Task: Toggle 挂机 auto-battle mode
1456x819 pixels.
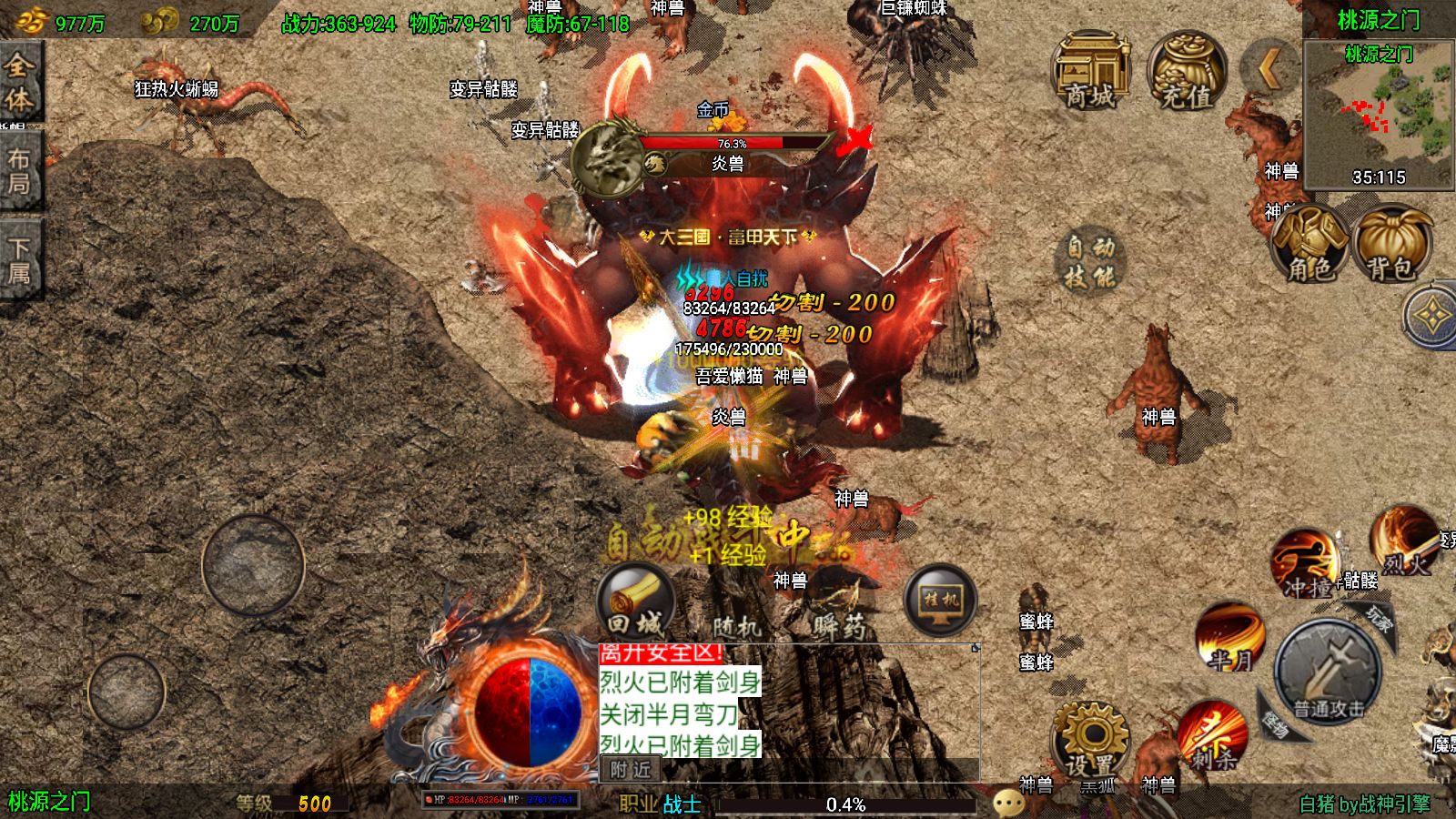Action: tap(940, 601)
